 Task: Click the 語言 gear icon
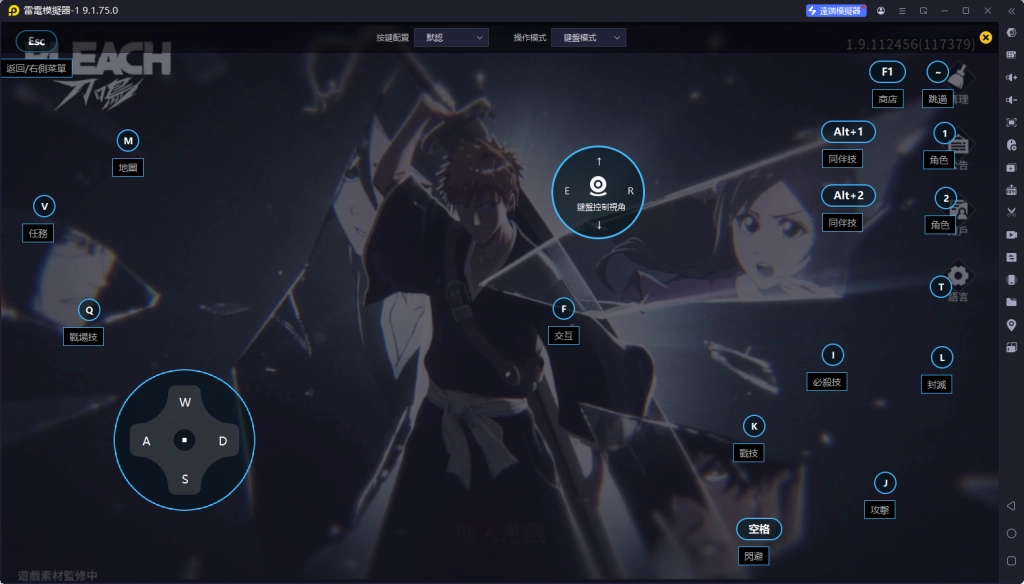tap(959, 276)
